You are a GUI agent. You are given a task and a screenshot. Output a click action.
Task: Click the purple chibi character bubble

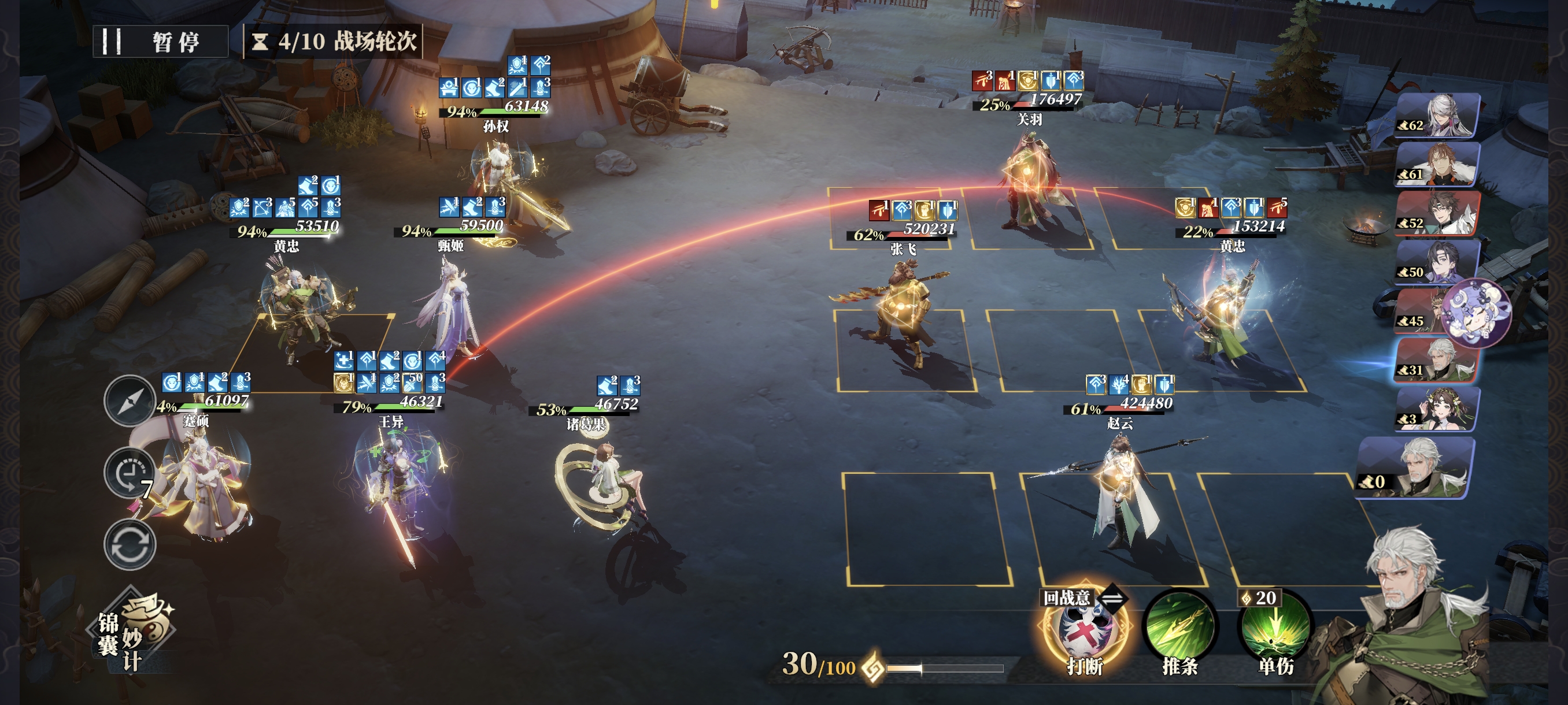click(1478, 313)
